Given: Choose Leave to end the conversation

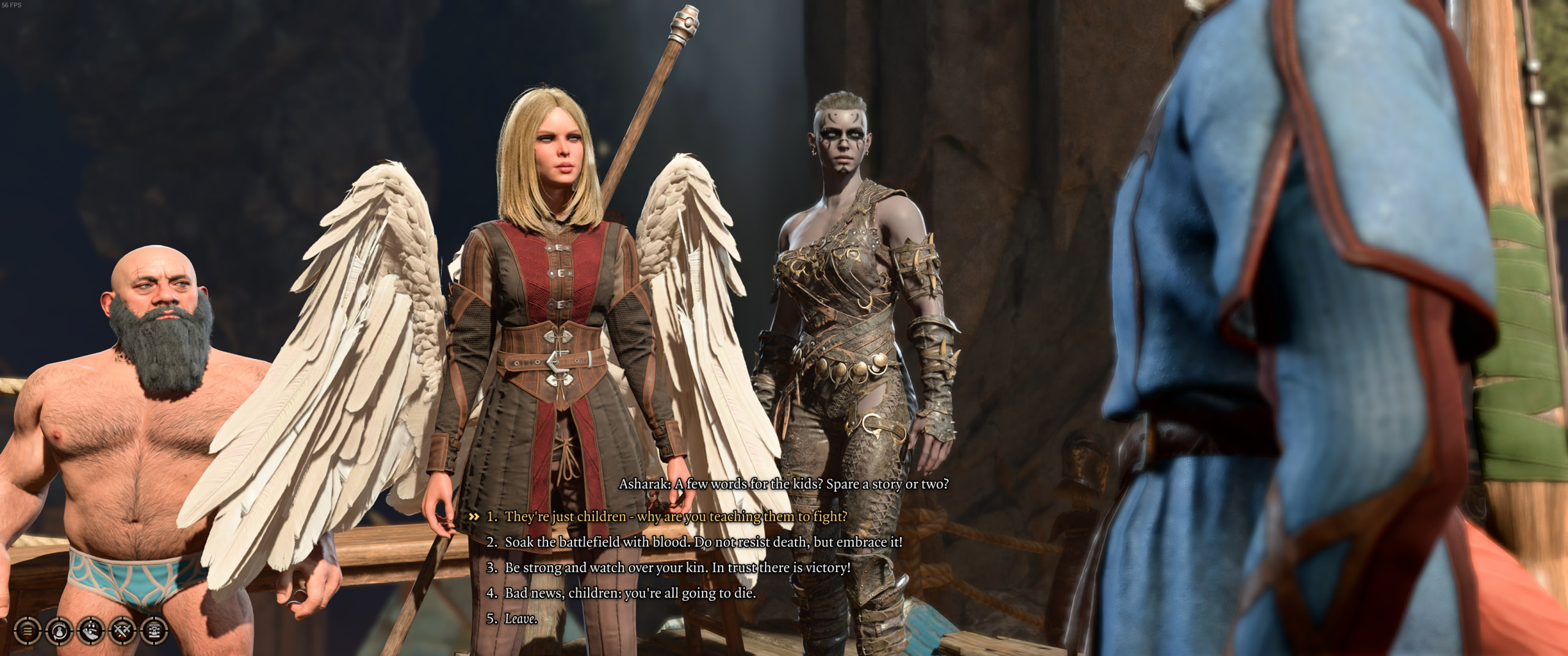Looking at the screenshot, I should pos(520,619).
